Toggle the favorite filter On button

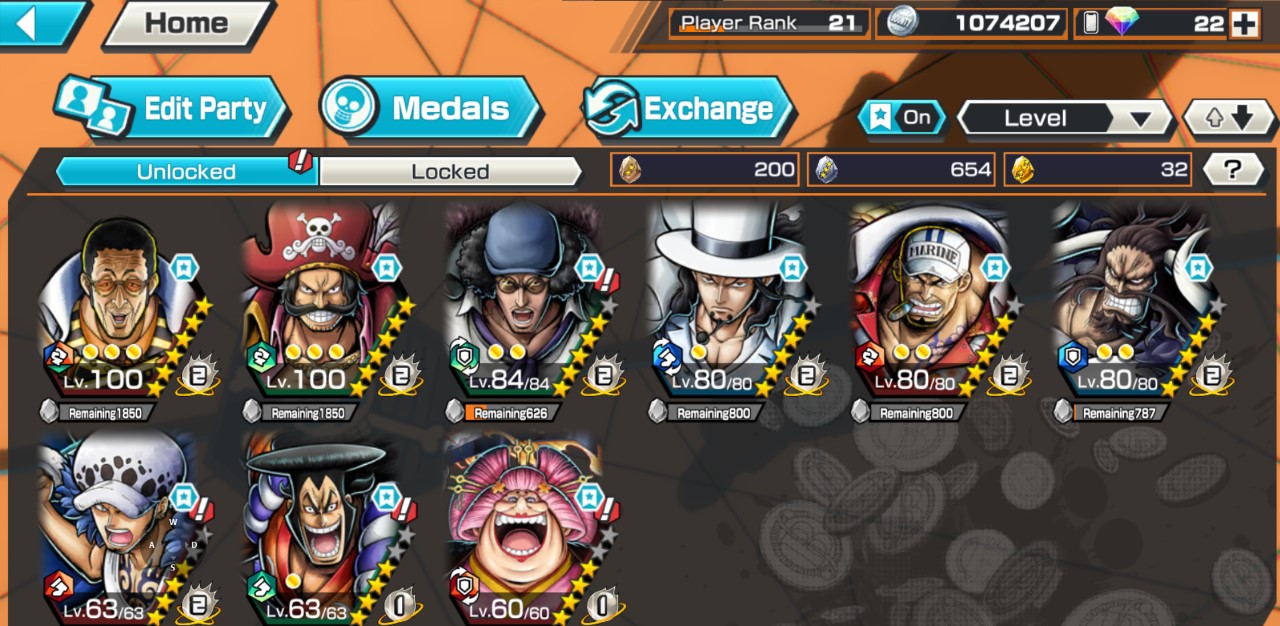pos(901,118)
